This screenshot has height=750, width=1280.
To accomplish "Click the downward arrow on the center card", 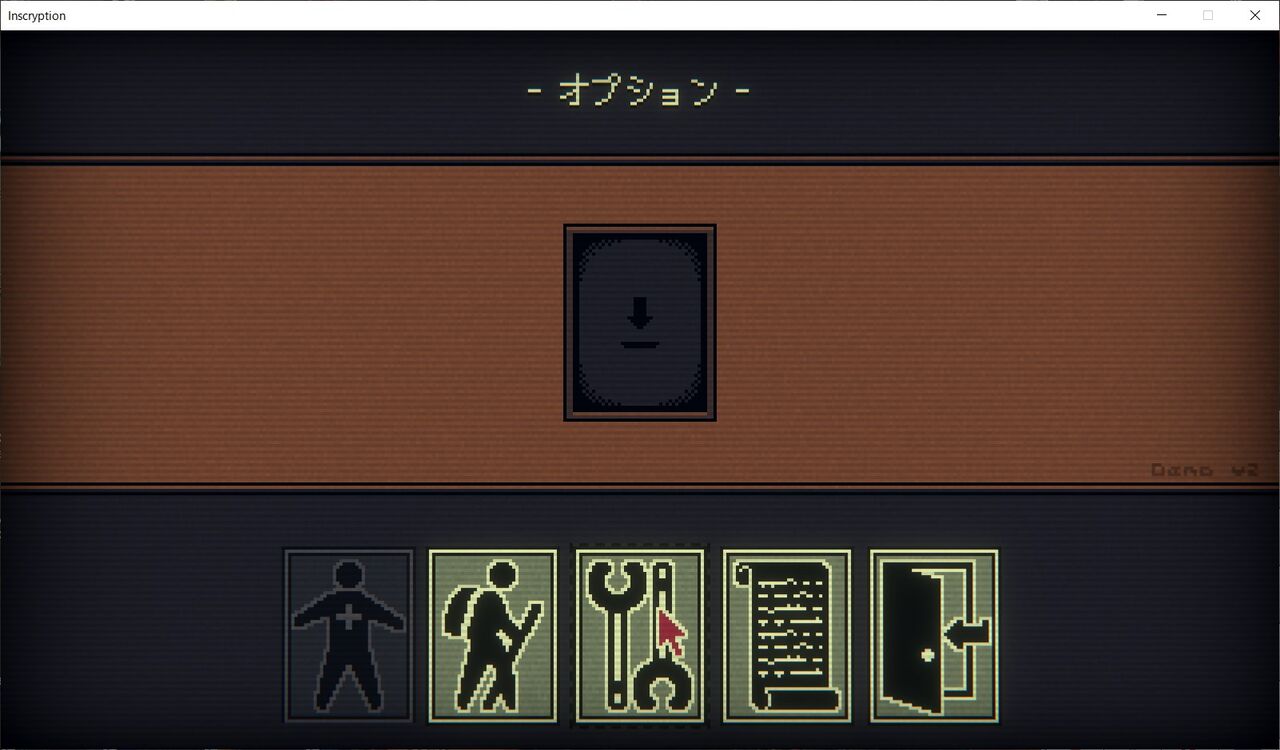I will coord(640,315).
